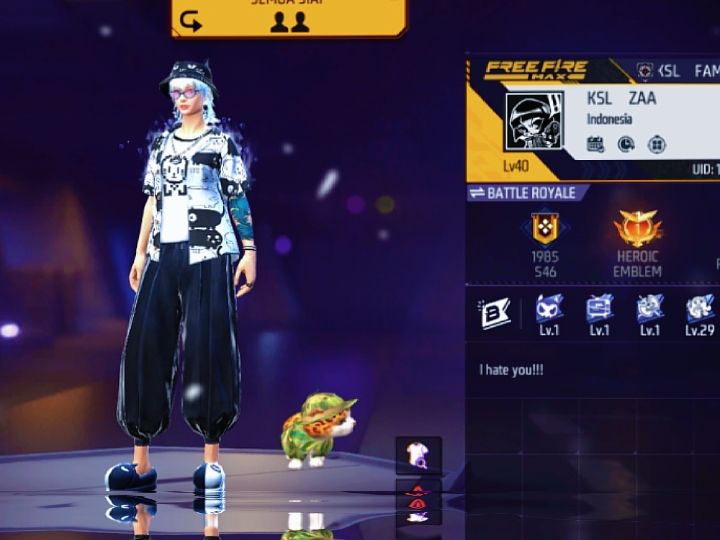Select the "I hate you!!!" signature text
Screen dimensions: 720x540
511,370
